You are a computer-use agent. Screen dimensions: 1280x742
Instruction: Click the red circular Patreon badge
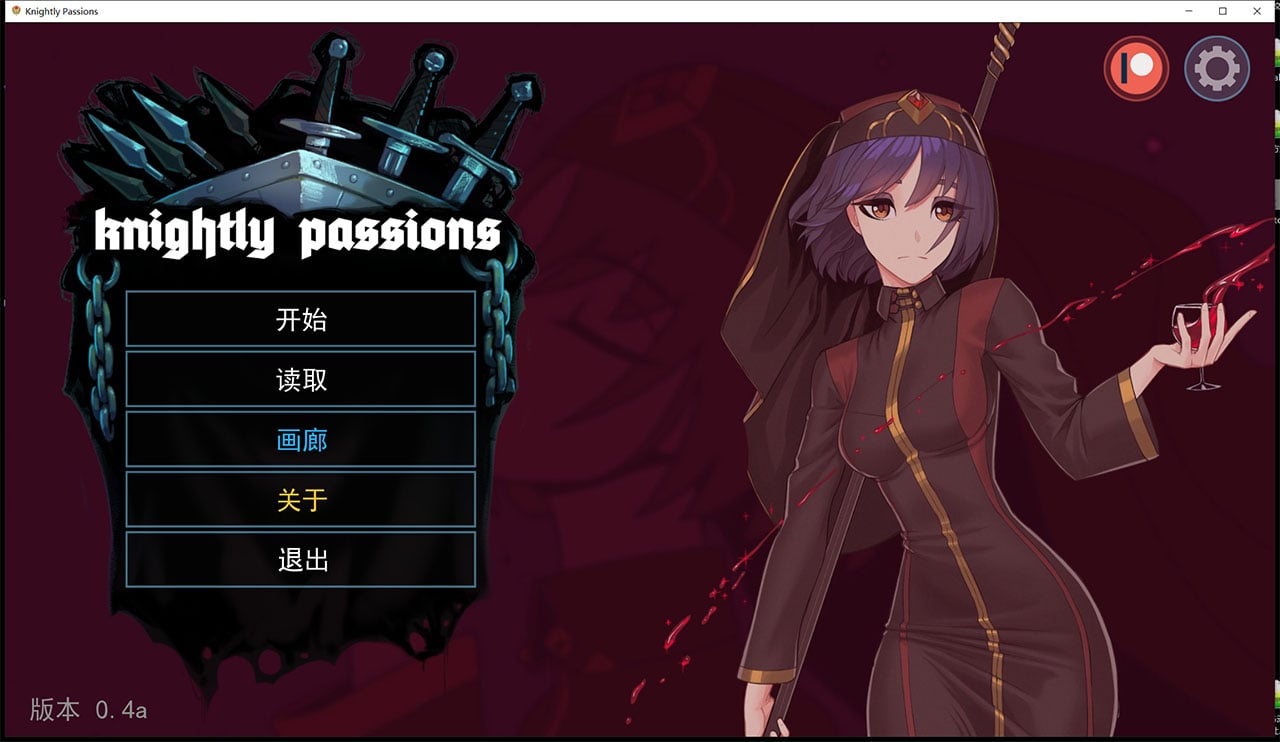(1136, 68)
